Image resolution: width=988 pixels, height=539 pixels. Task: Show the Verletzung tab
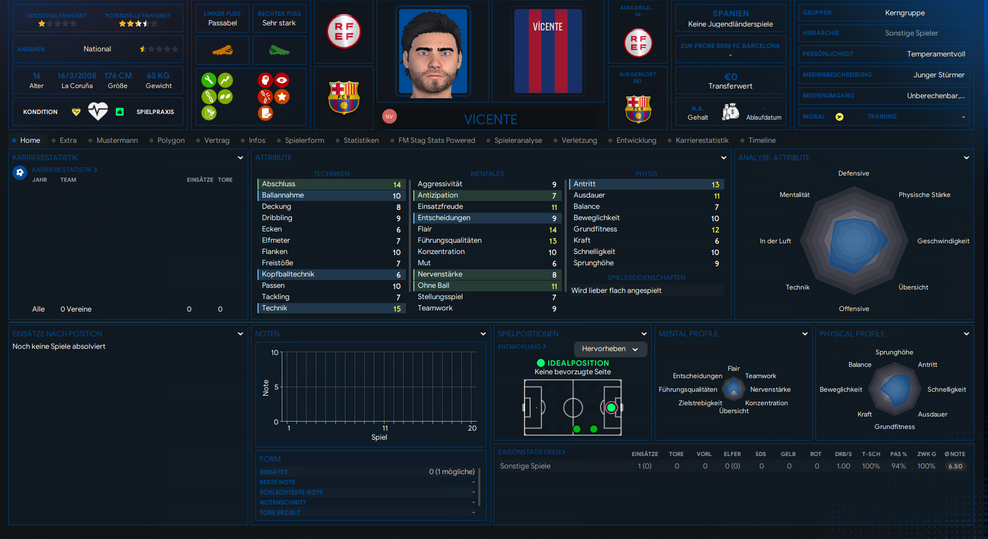579,141
